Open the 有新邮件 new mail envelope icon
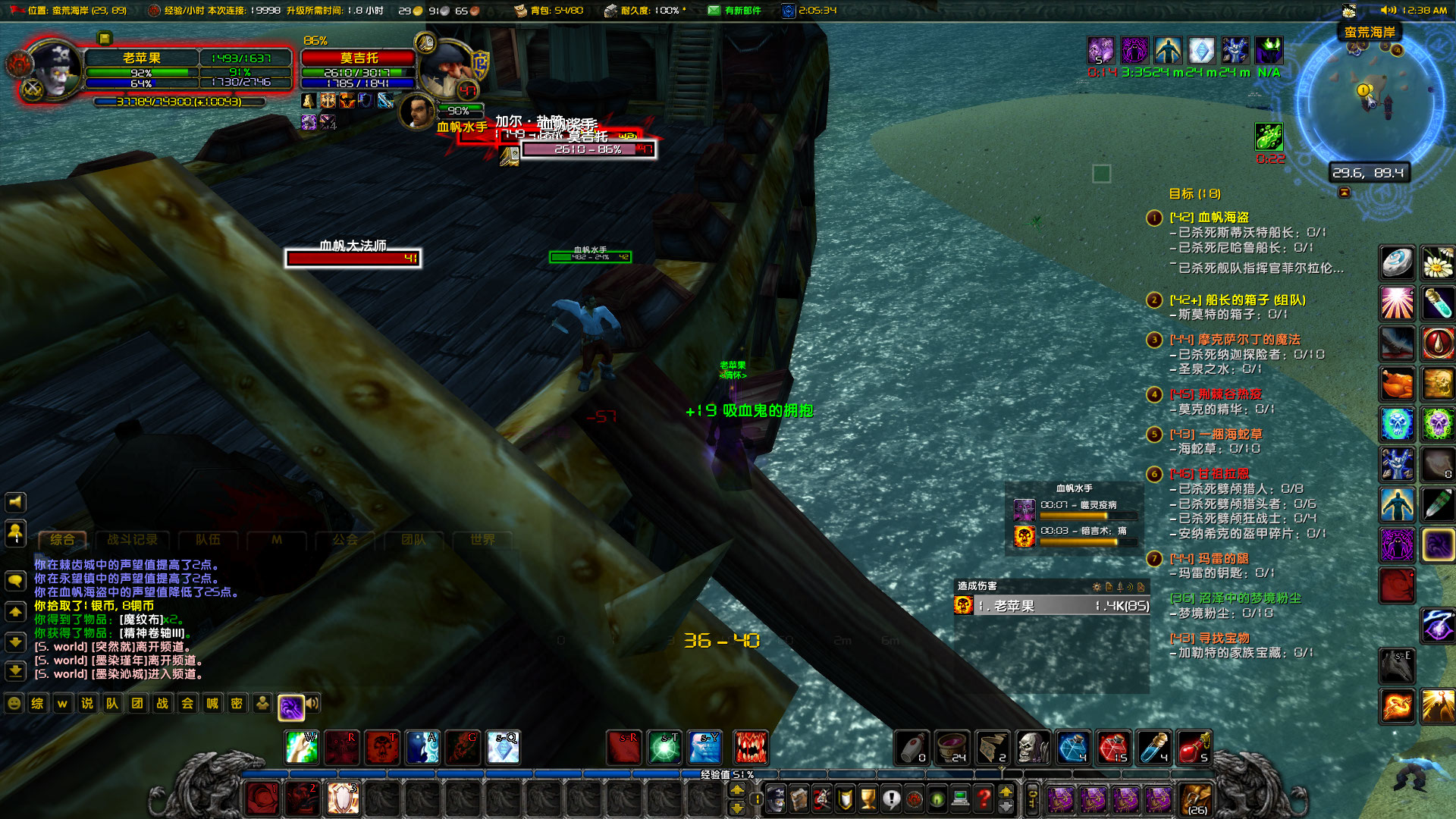This screenshot has height=819, width=1456. coord(714,11)
